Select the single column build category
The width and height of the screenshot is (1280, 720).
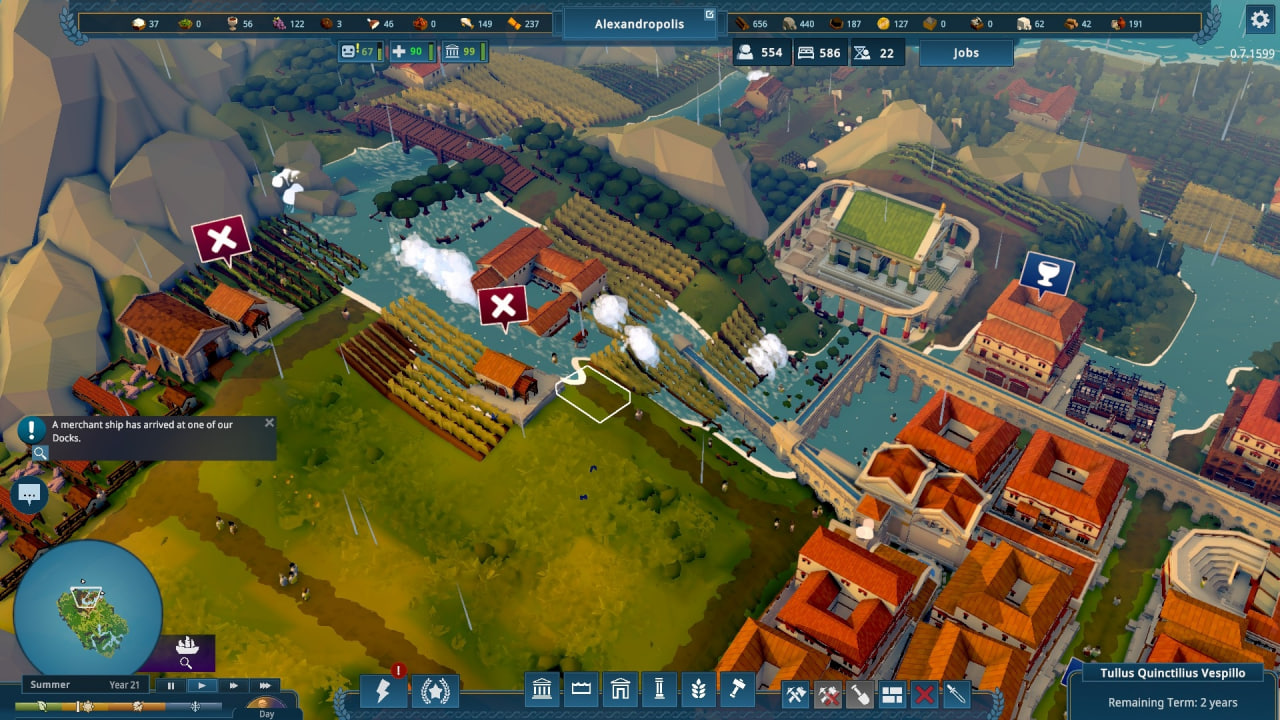(659, 689)
